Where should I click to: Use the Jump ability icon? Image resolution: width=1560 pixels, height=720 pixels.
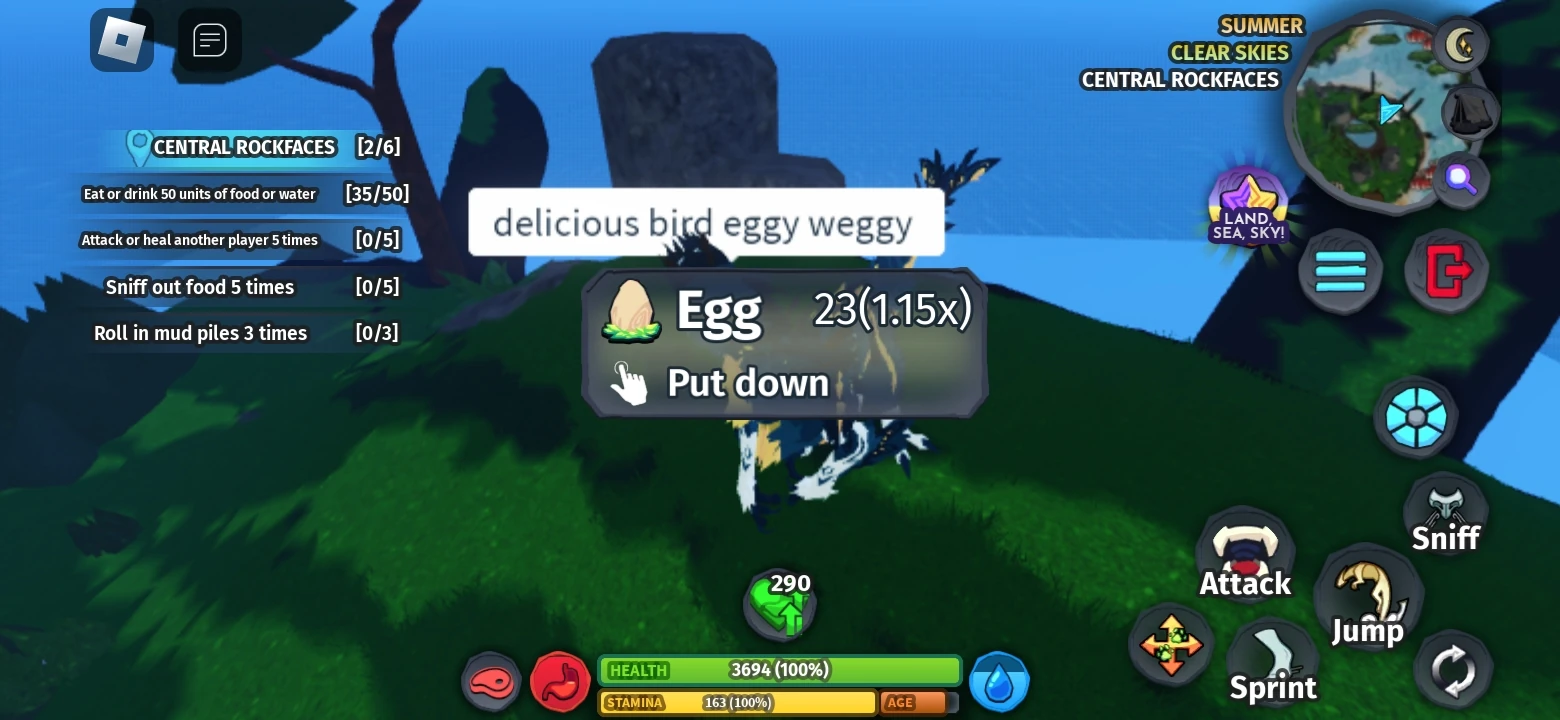(x=1369, y=595)
